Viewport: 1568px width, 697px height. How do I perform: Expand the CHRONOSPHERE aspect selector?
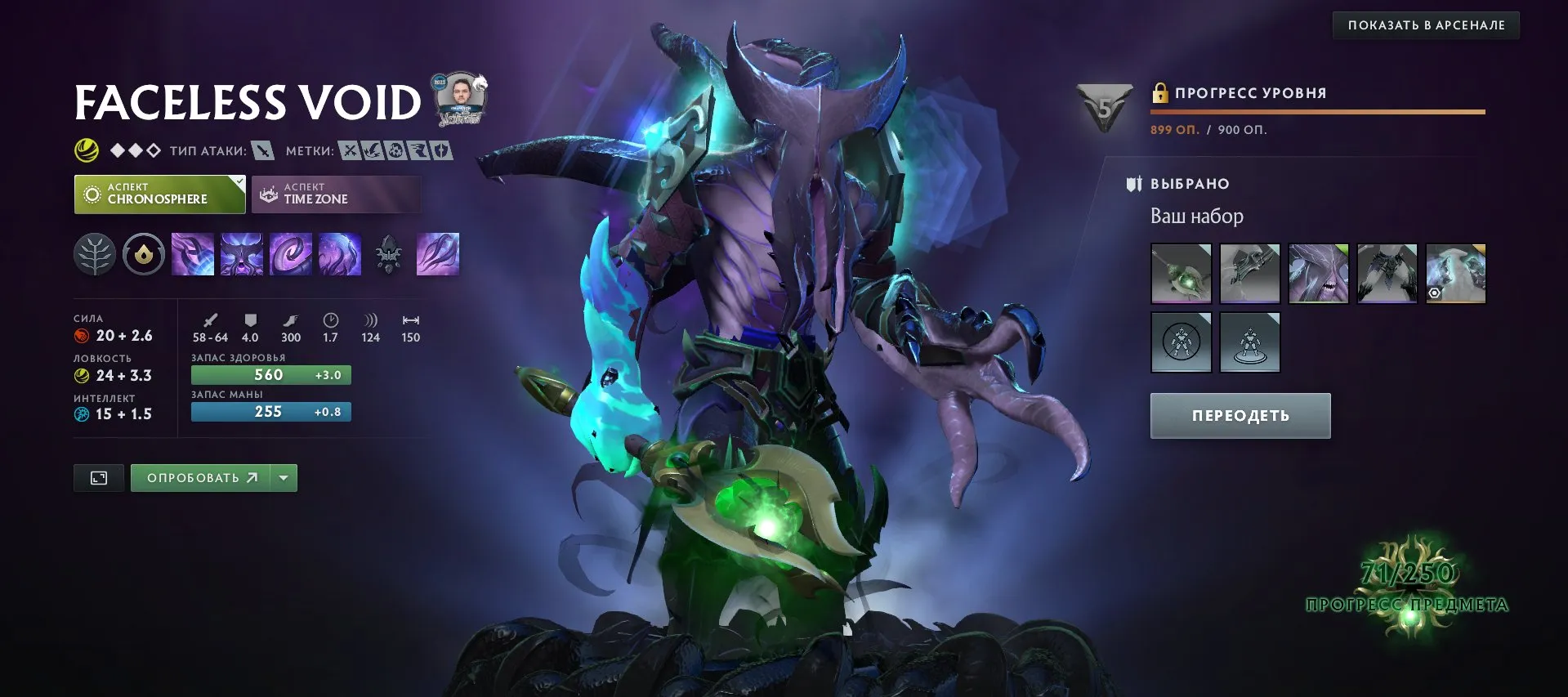click(x=159, y=194)
